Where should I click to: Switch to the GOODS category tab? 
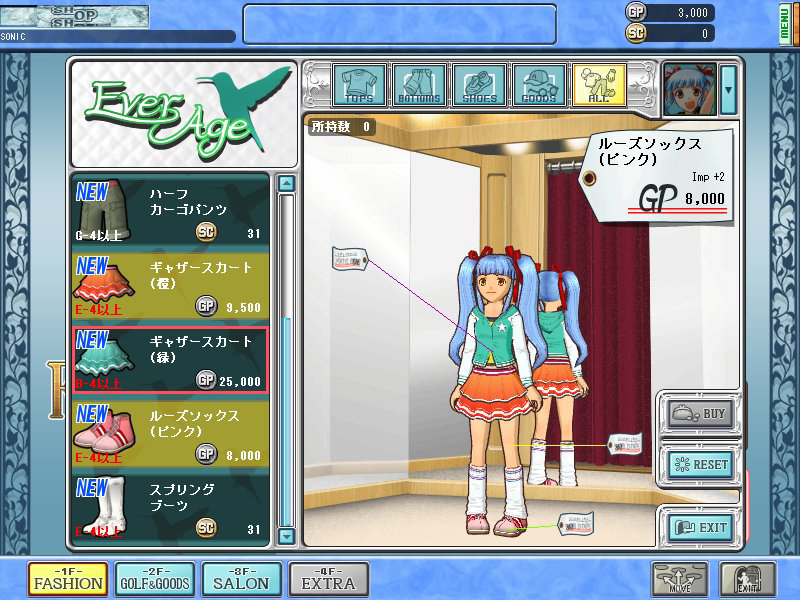point(539,86)
